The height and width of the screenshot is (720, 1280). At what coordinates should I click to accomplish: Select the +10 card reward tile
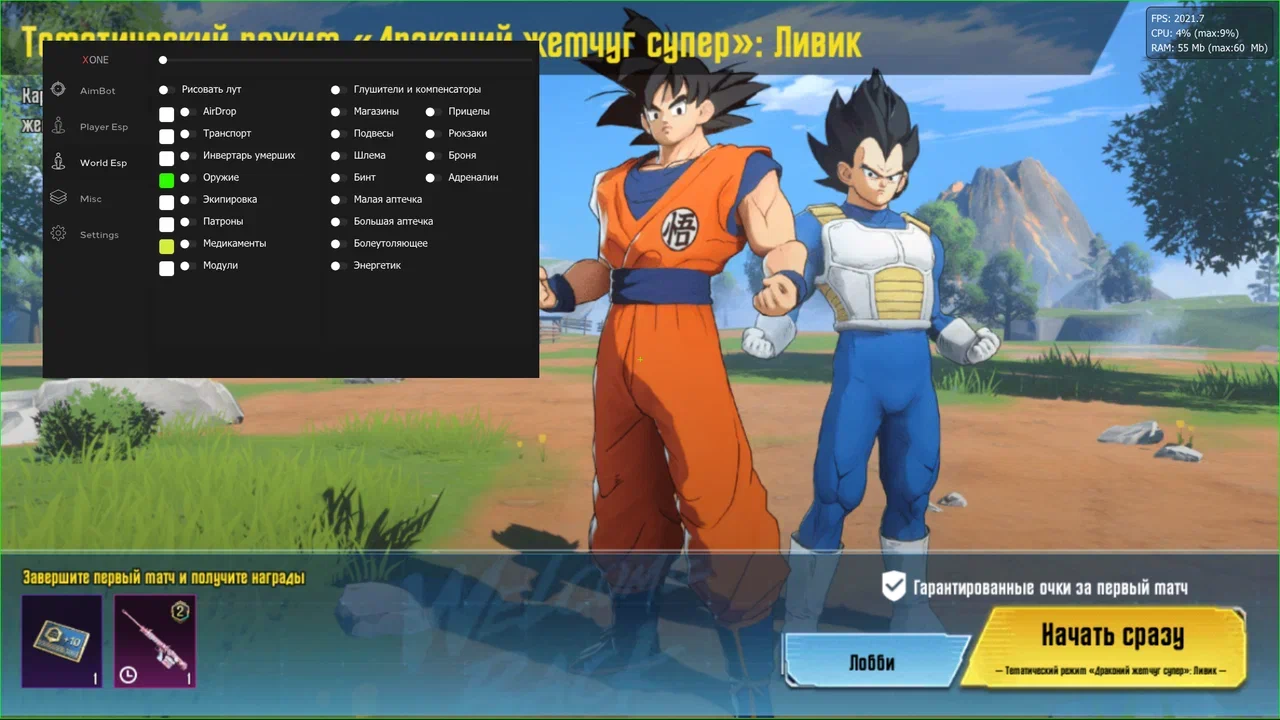[x=62, y=642]
